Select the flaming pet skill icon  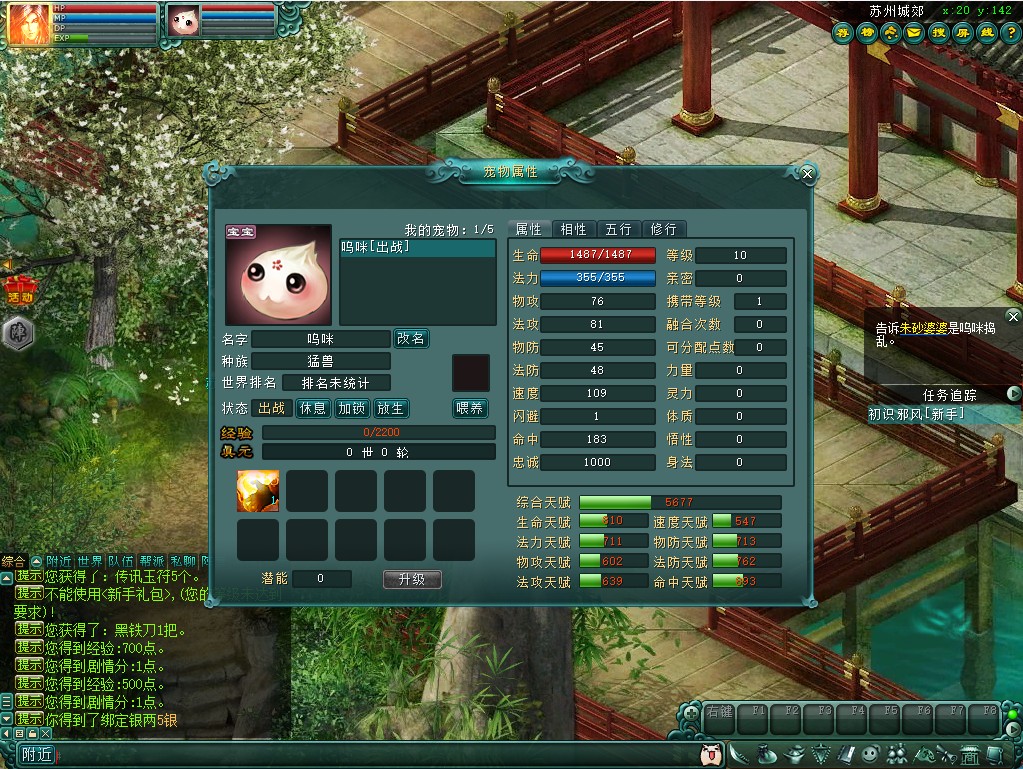coord(257,491)
